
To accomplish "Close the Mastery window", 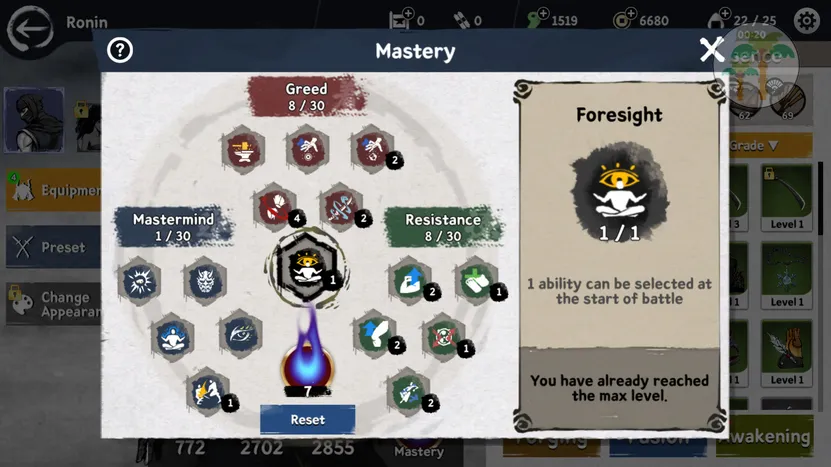I will 711,50.
